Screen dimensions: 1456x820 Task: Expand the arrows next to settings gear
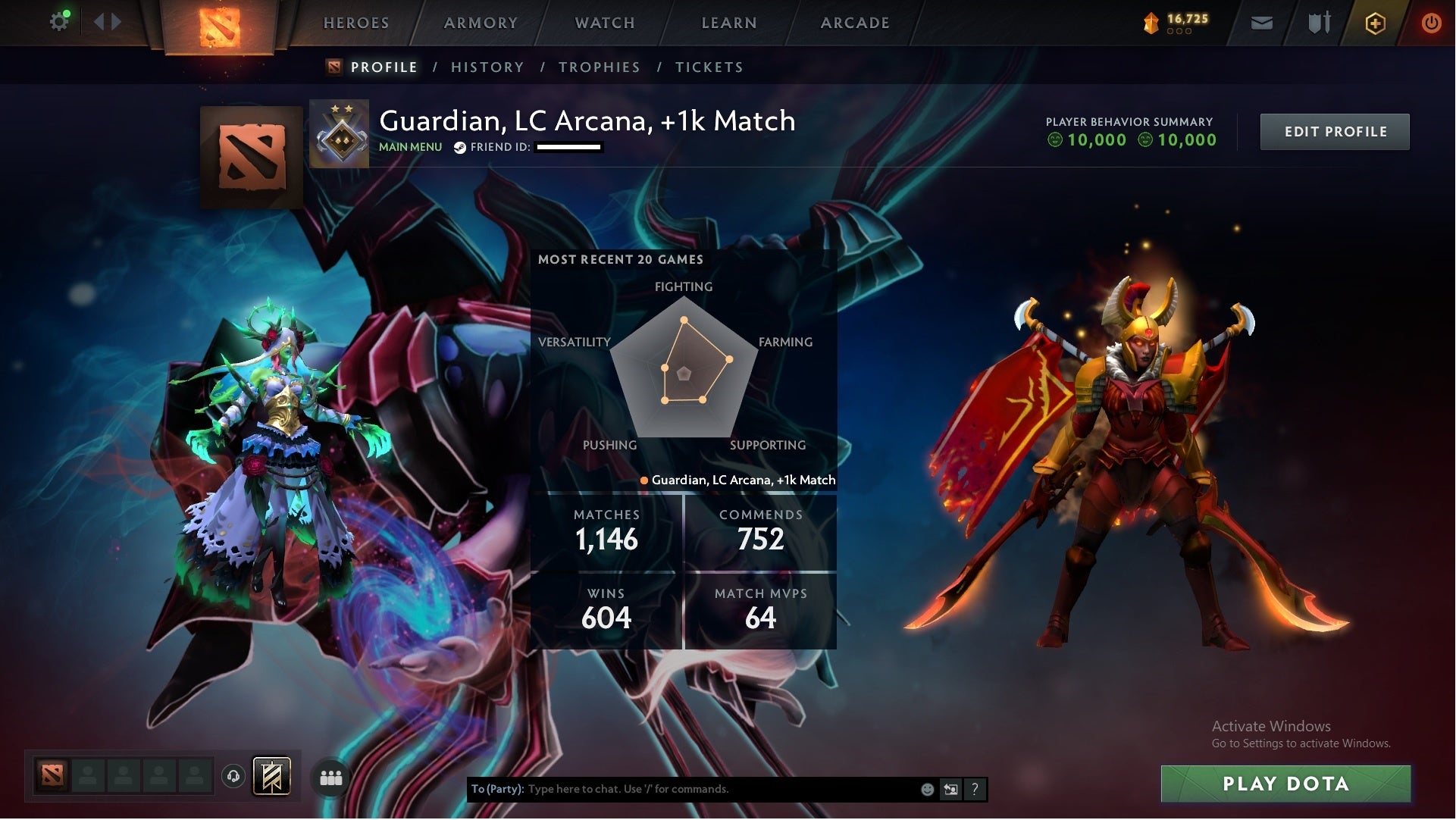coord(106,22)
